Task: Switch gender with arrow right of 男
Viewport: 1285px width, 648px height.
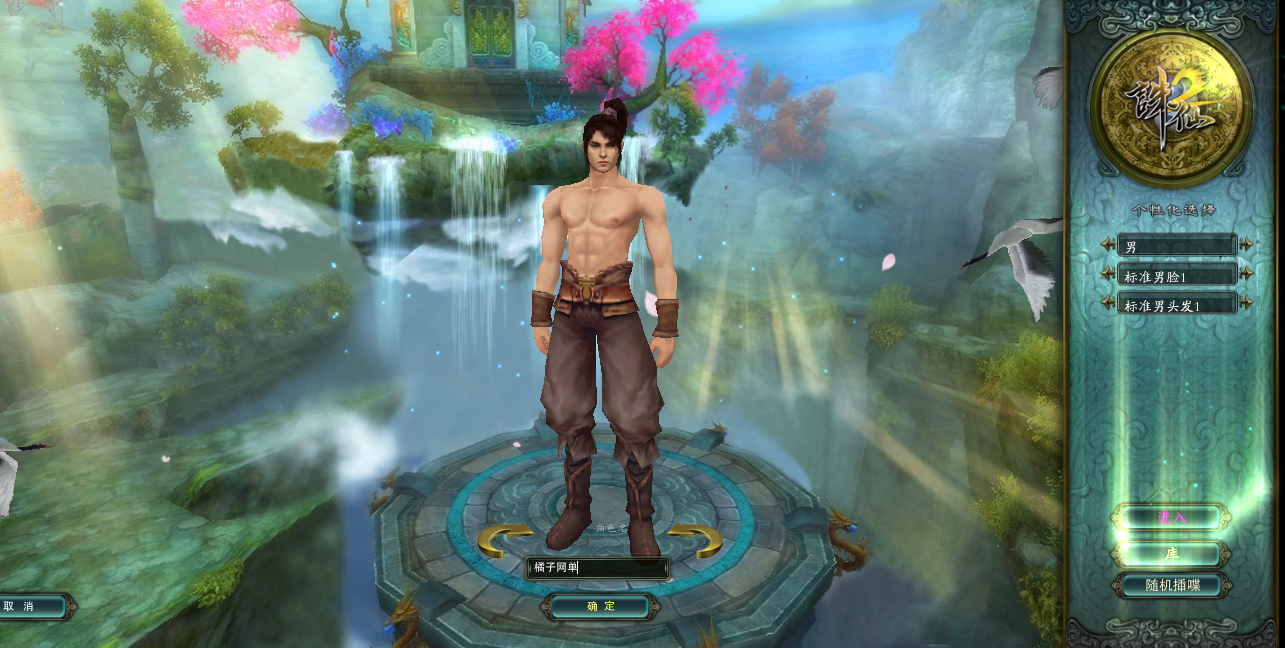Action: click(1245, 245)
